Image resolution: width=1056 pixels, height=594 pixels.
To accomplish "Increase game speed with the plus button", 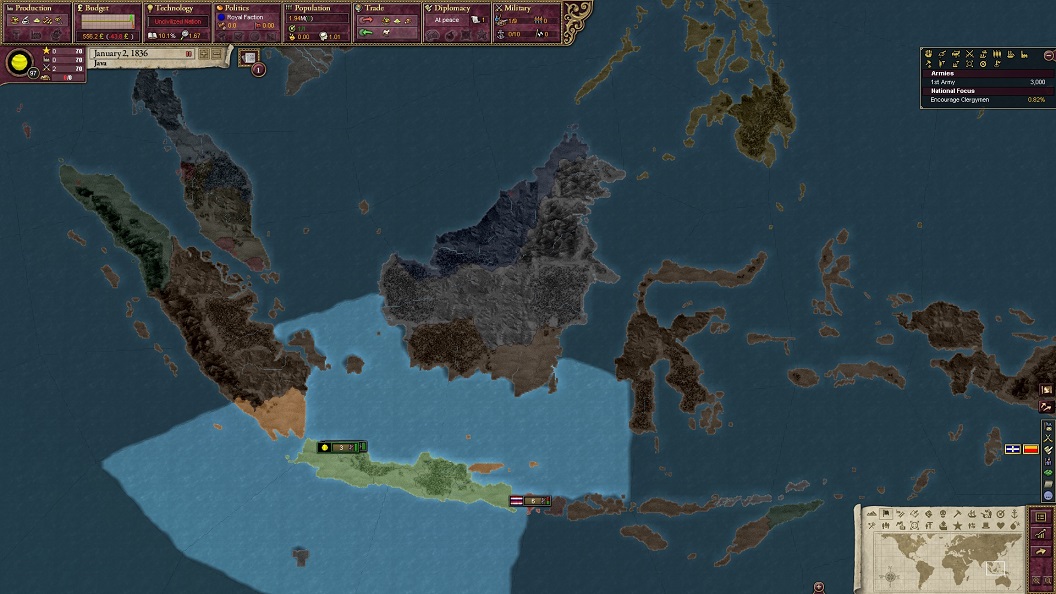I will tap(204, 54).
